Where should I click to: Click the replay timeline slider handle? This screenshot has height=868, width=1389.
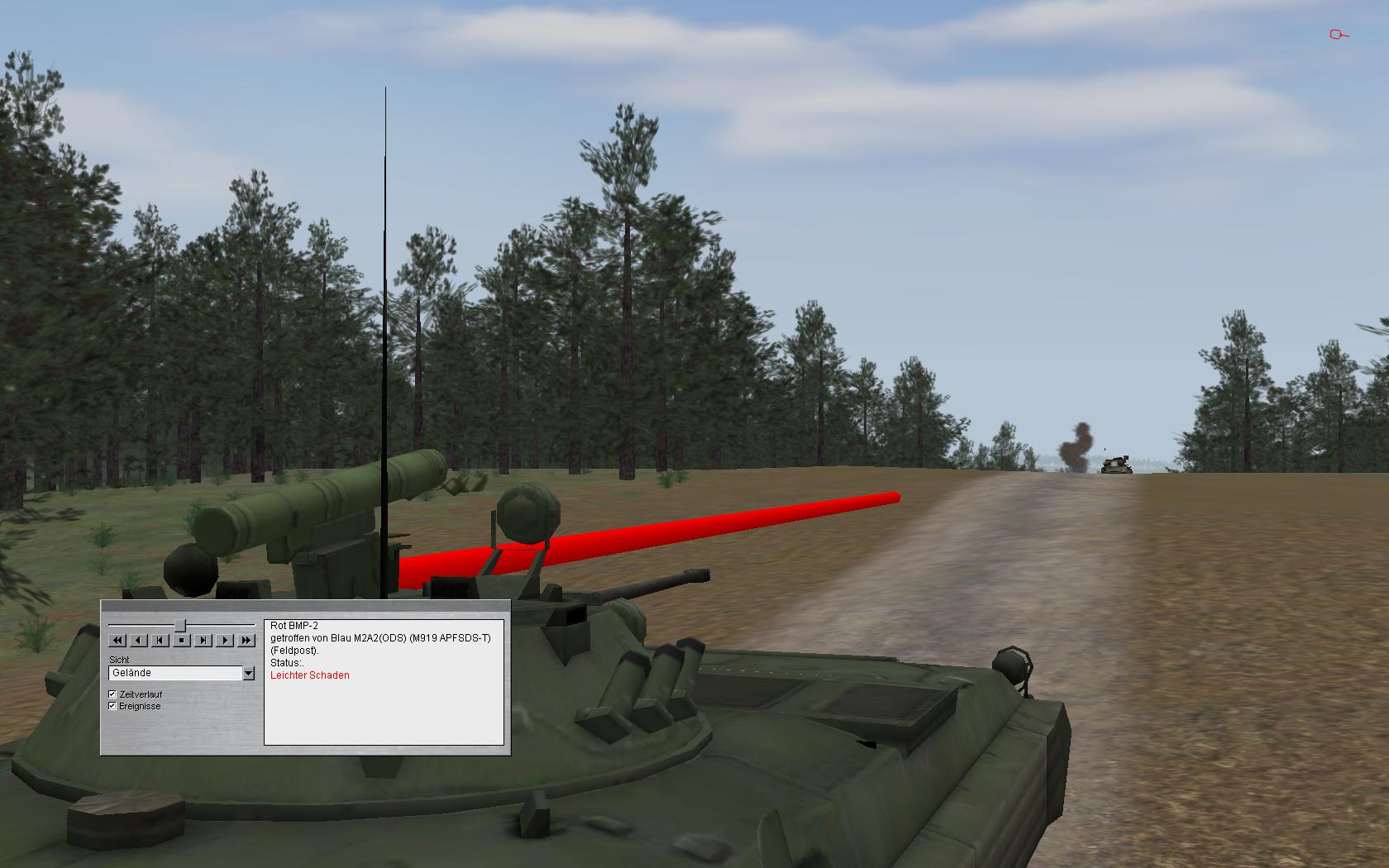pos(179,625)
